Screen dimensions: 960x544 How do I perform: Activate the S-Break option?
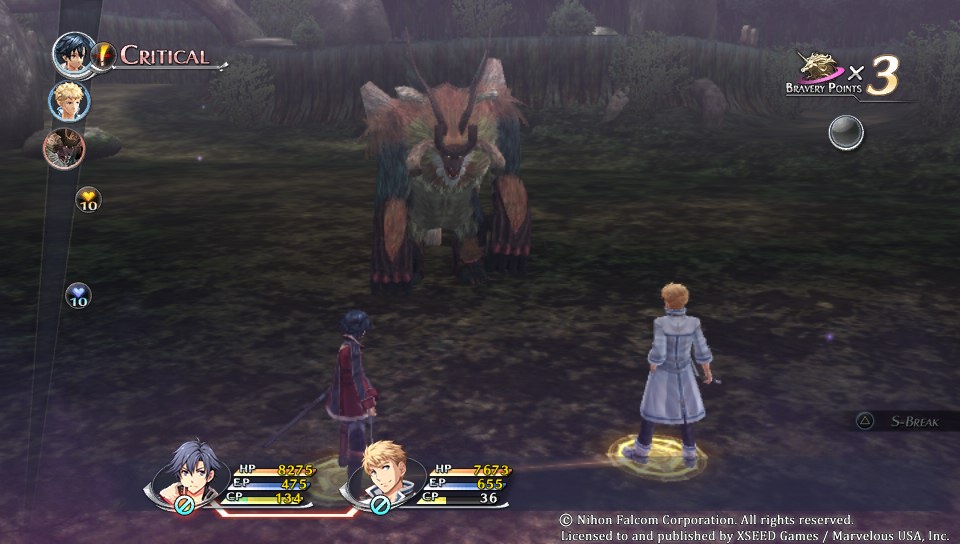pos(905,421)
